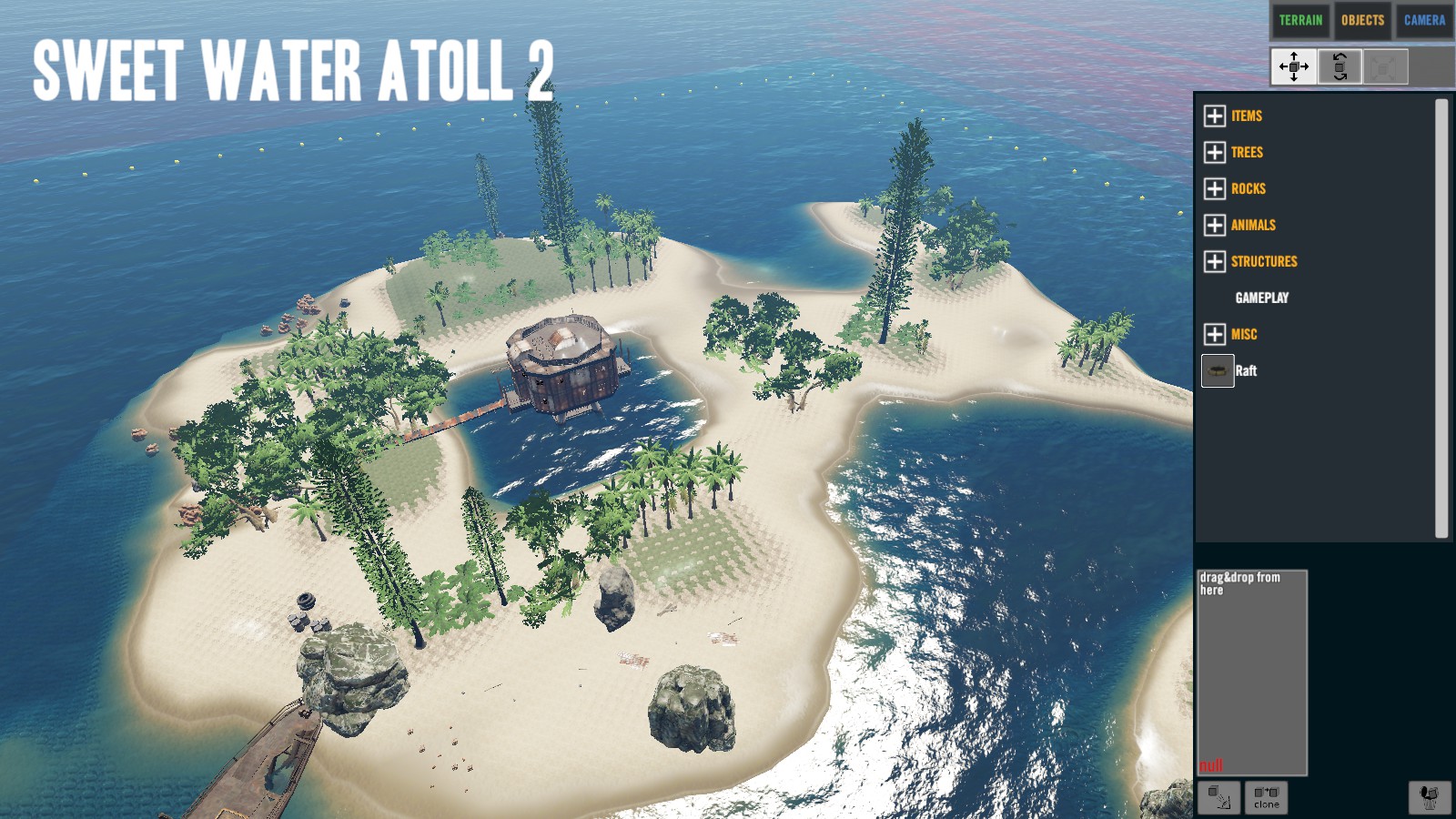
Task: Expand the Rocks category
Action: coord(1215,188)
